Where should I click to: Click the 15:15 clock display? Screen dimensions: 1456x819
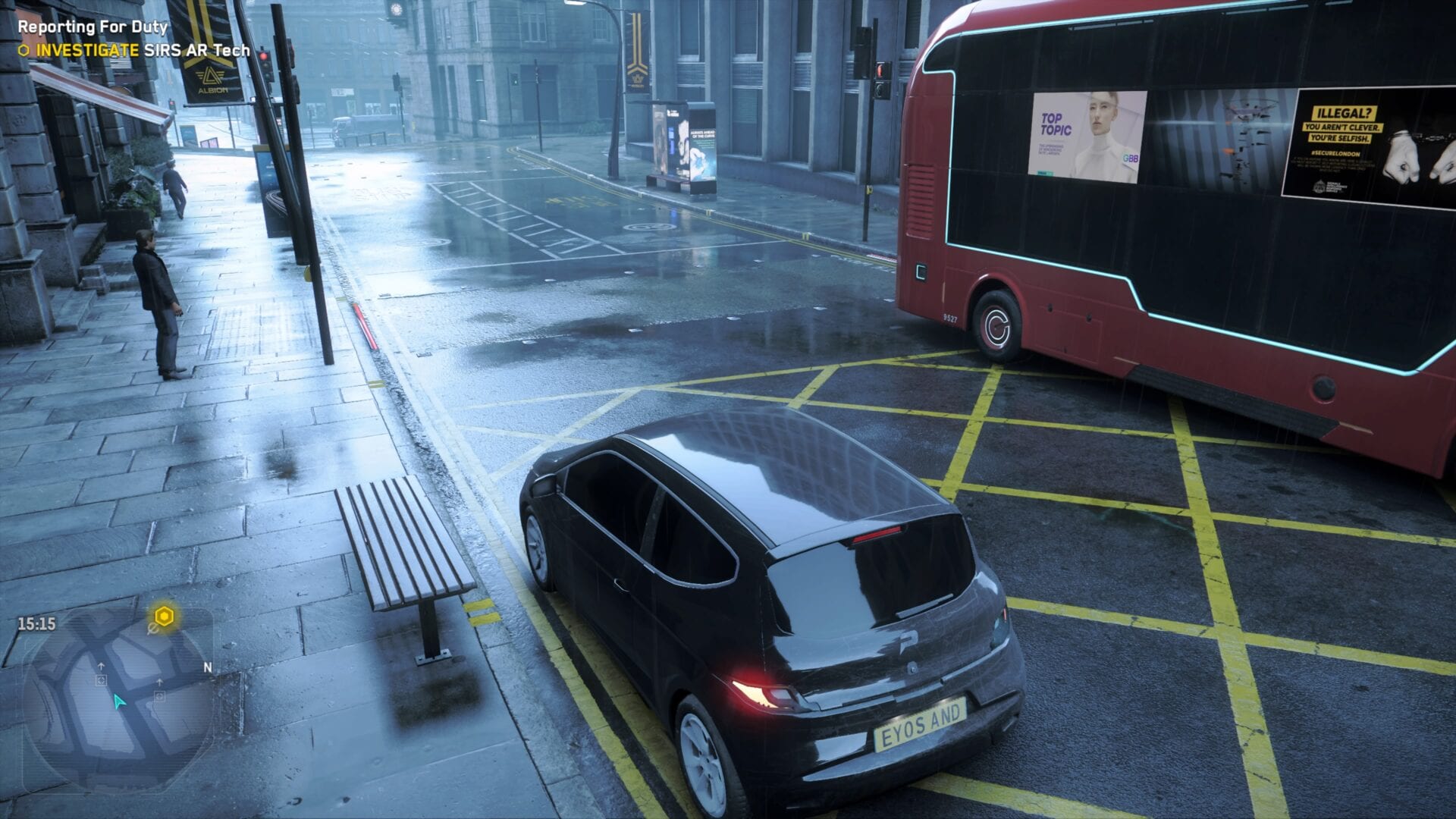tap(36, 623)
